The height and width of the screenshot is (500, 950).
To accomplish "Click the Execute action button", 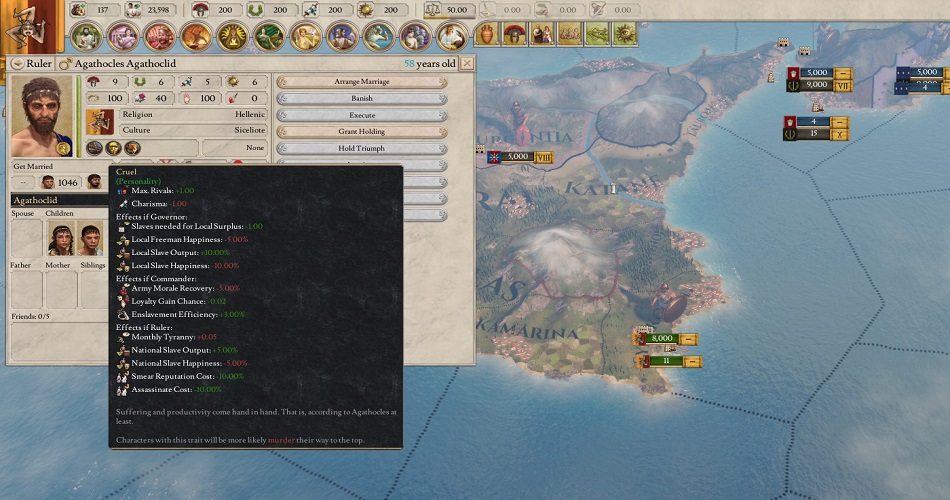I will point(361,115).
